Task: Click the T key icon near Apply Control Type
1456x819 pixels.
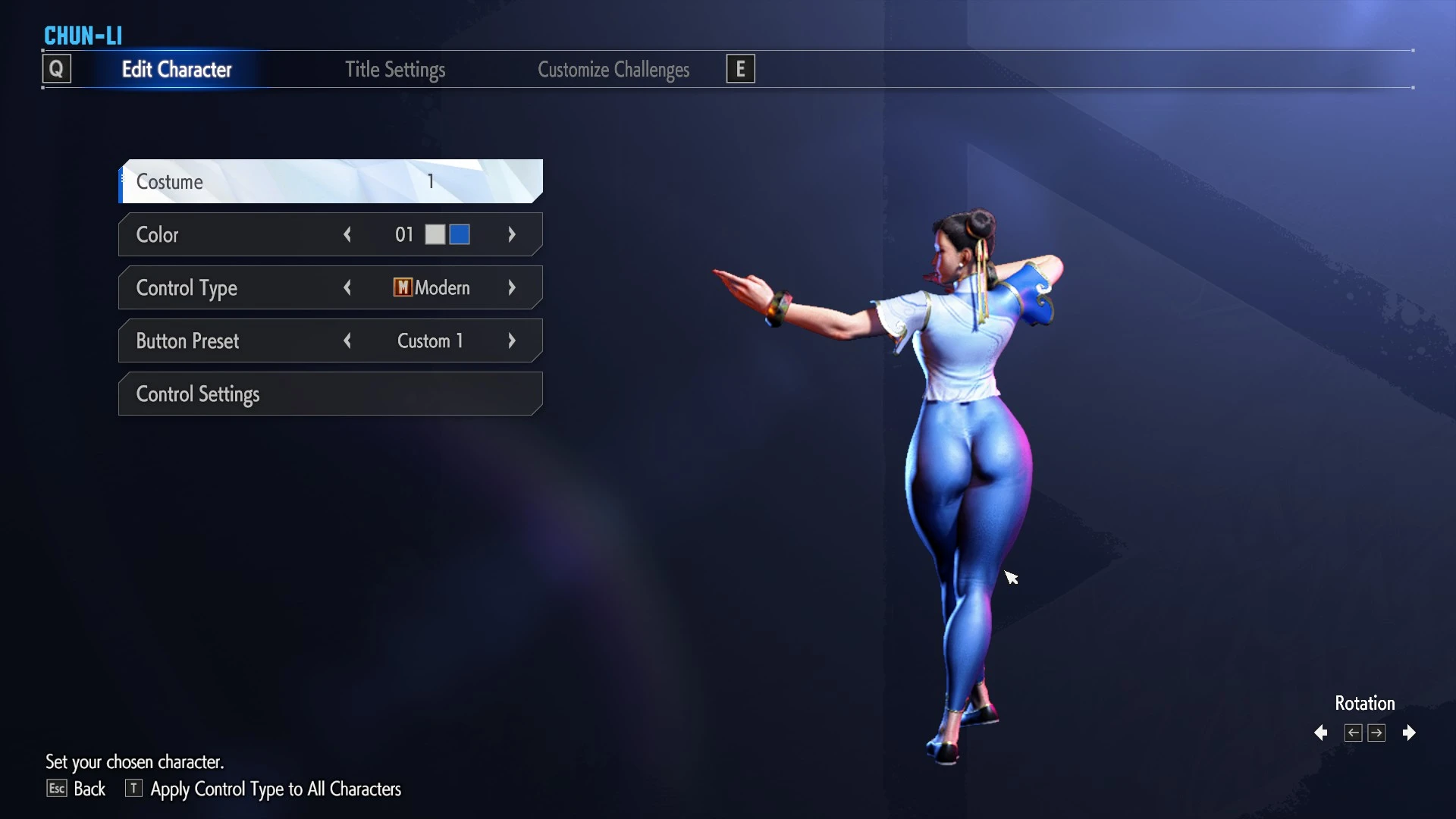Action: coord(133,789)
